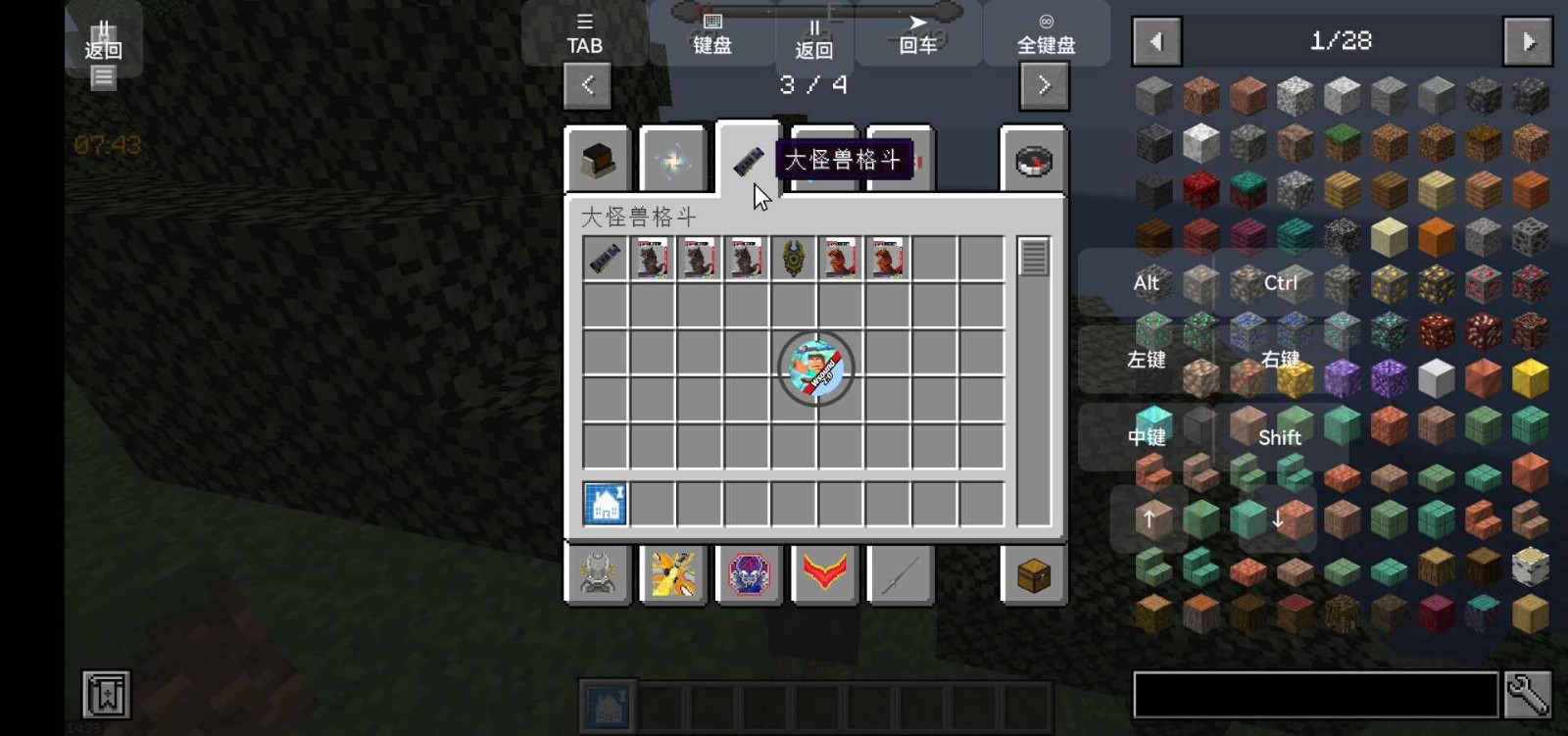
Task: Open the chest survival inventory tab
Action: click(x=1033, y=575)
